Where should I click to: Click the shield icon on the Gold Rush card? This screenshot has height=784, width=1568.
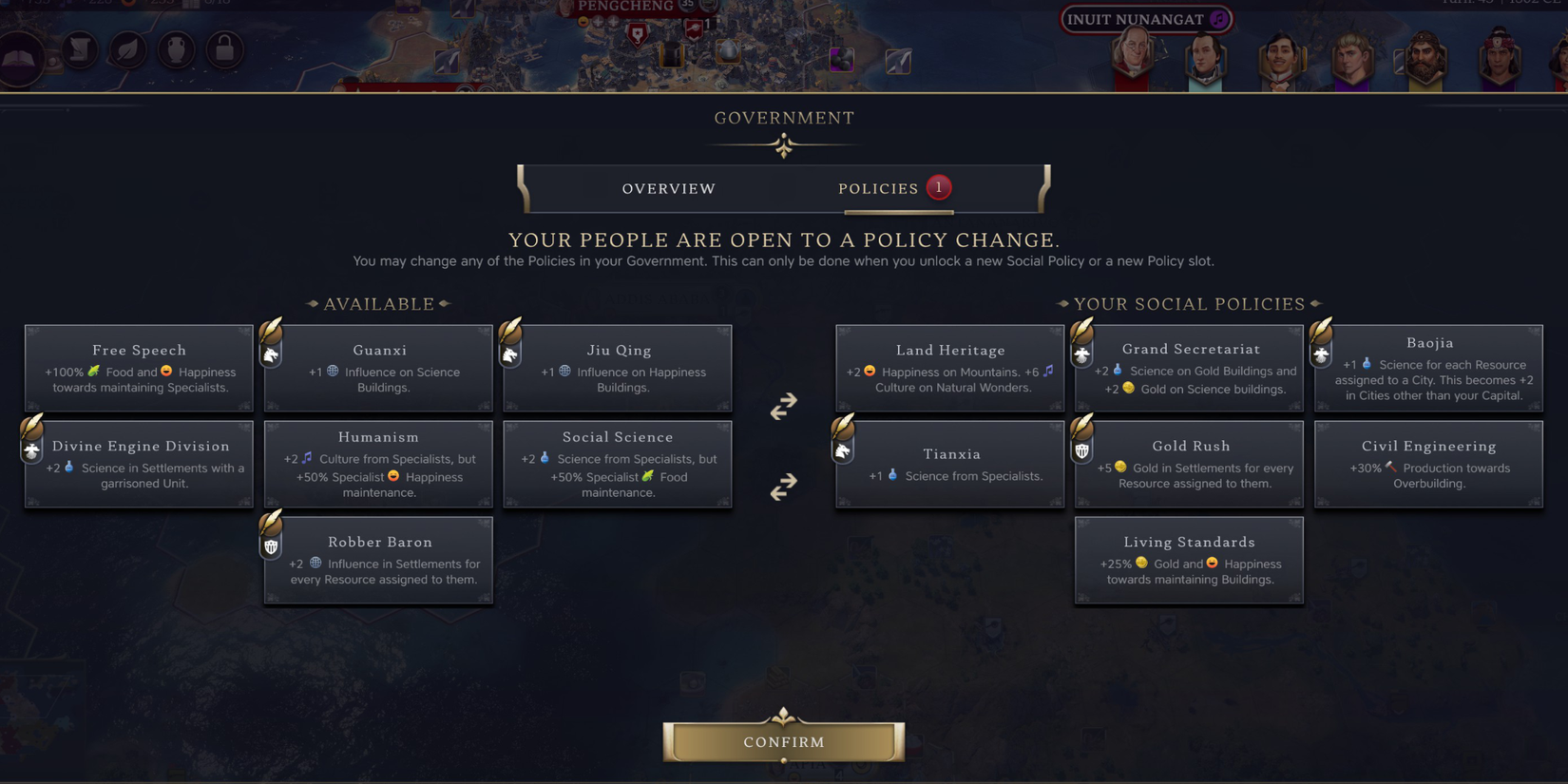1081,449
